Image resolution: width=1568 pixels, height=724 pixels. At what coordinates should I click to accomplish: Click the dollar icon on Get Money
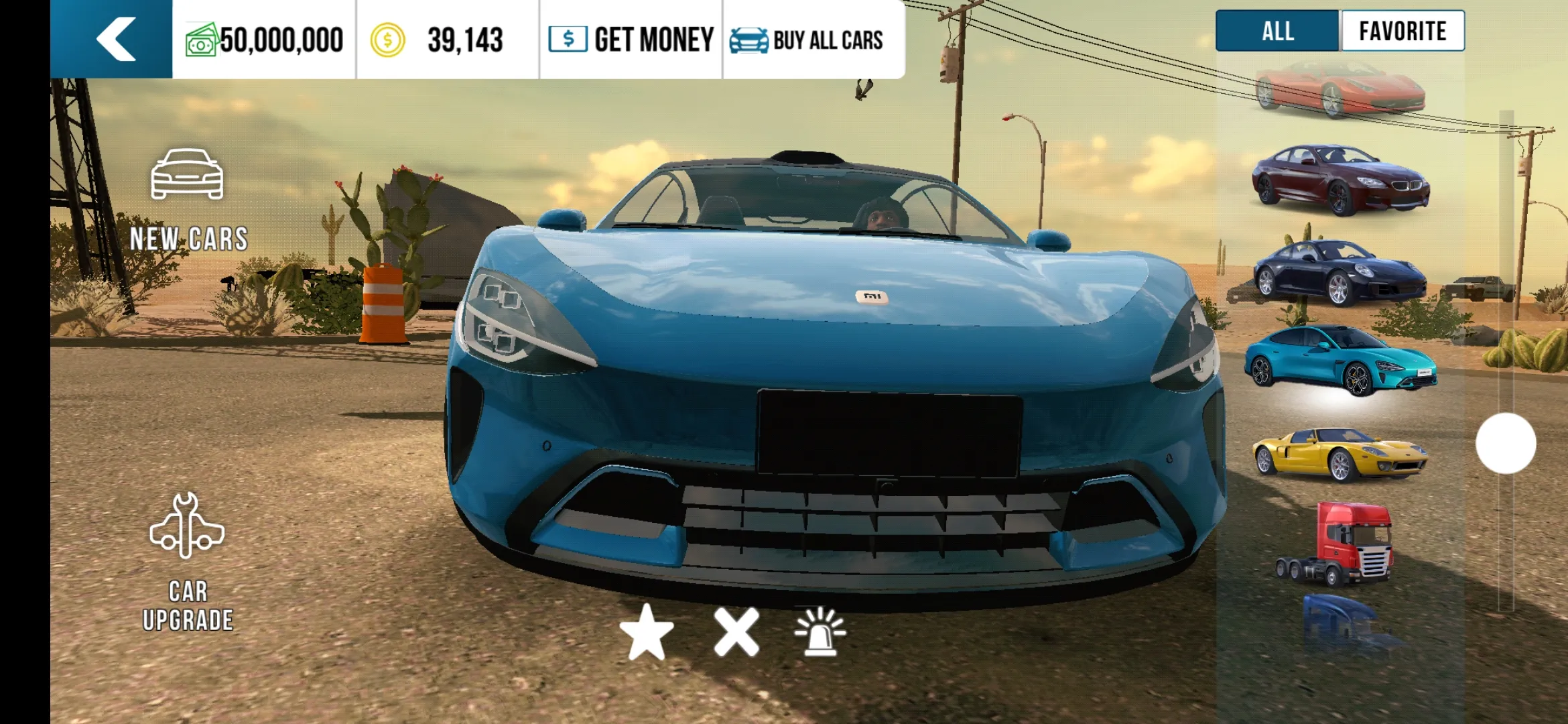pyautogui.click(x=567, y=38)
